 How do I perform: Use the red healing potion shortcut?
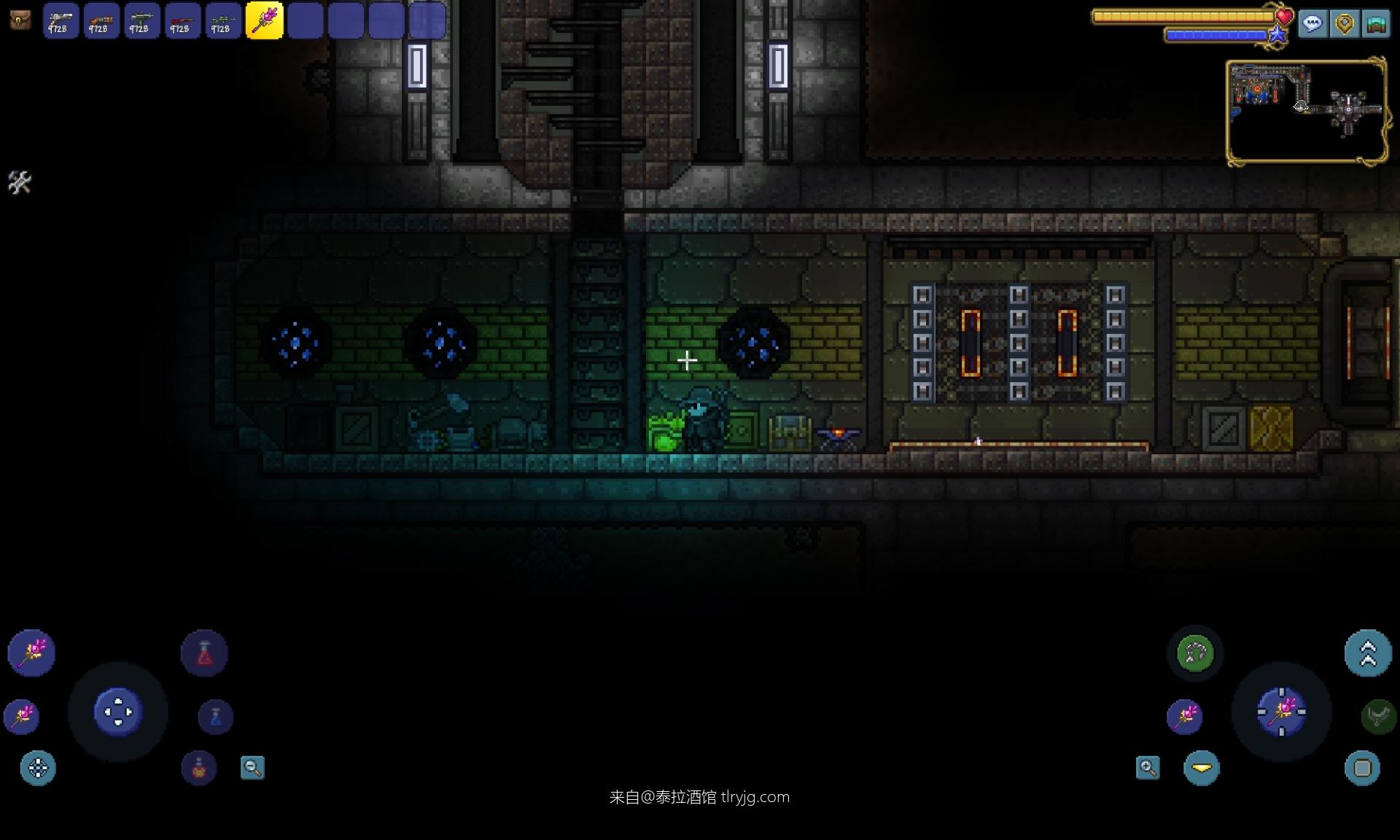pos(204,653)
